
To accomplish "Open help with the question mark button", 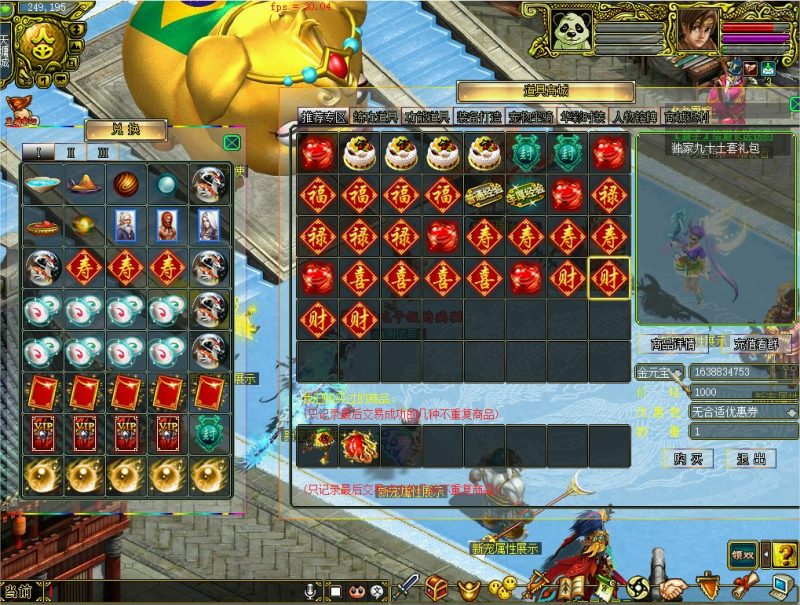I will (x=783, y=552).
